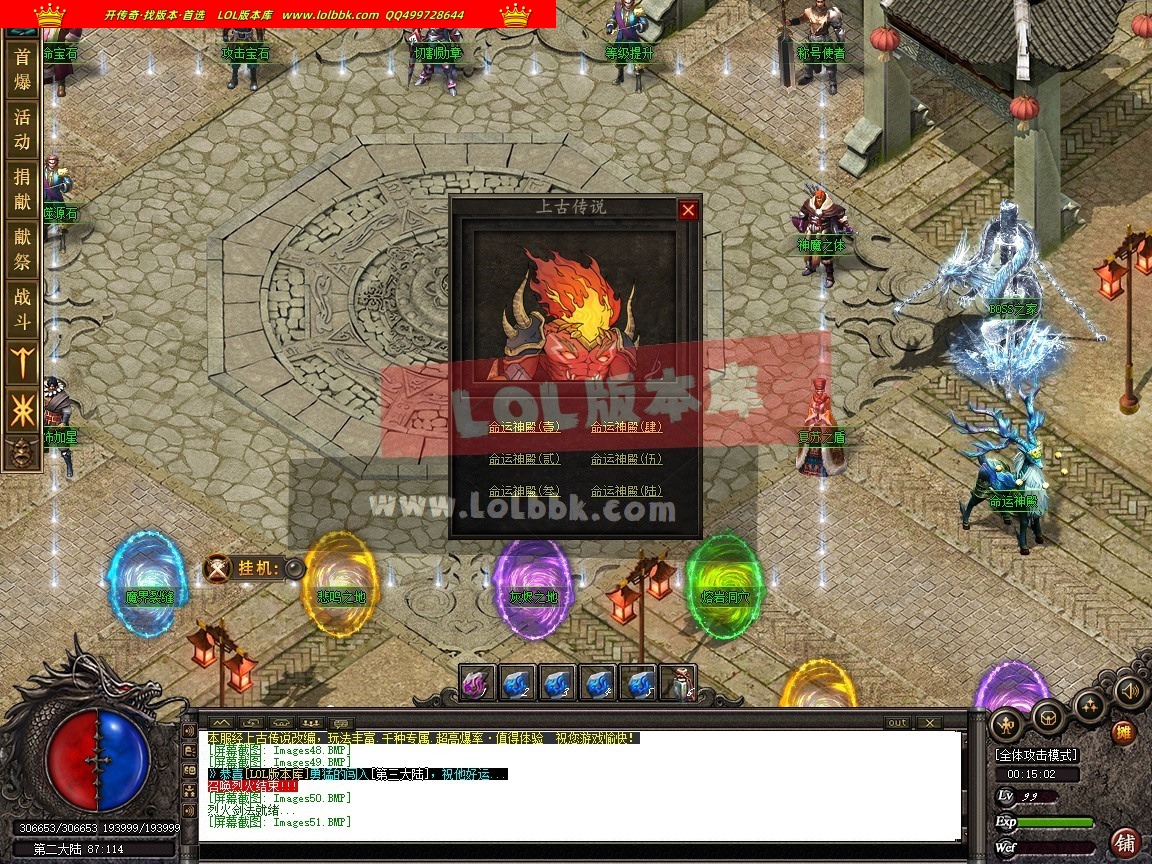Open the 铺 shop button
The height and width of the screenshot is (864, 1152).
[1126, 842]
